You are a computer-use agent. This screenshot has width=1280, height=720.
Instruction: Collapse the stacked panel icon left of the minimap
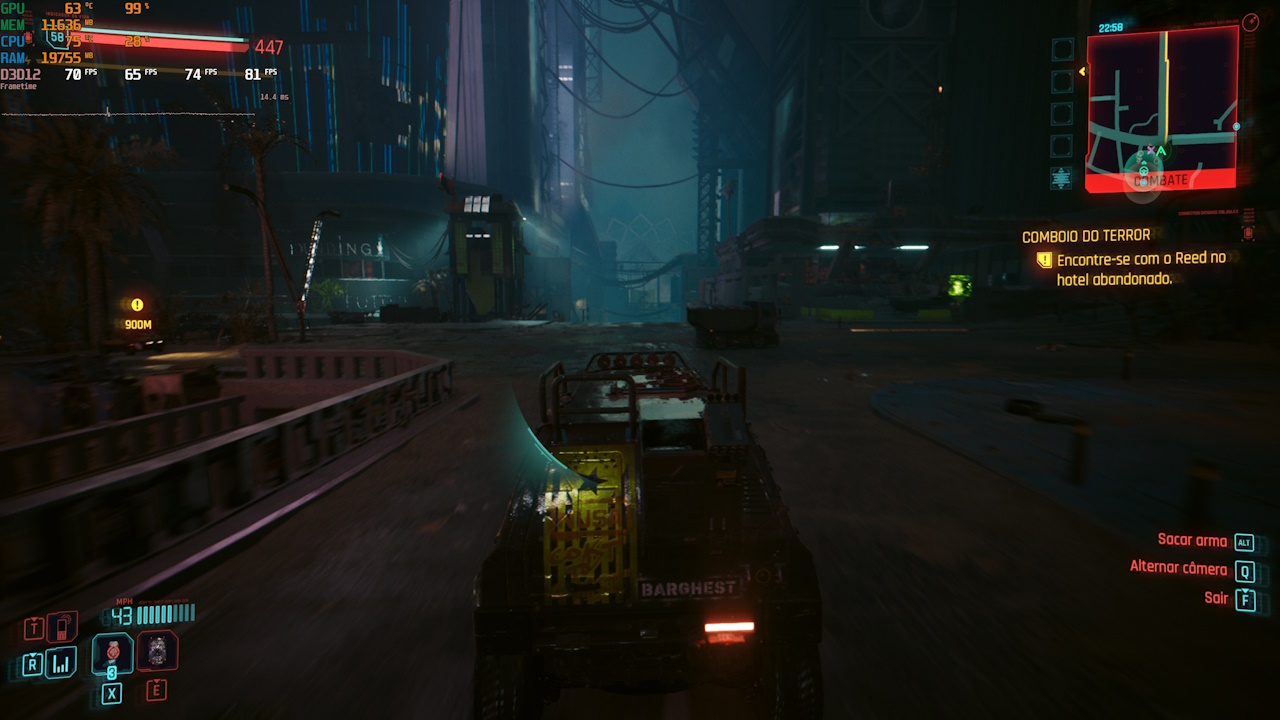1060,176
